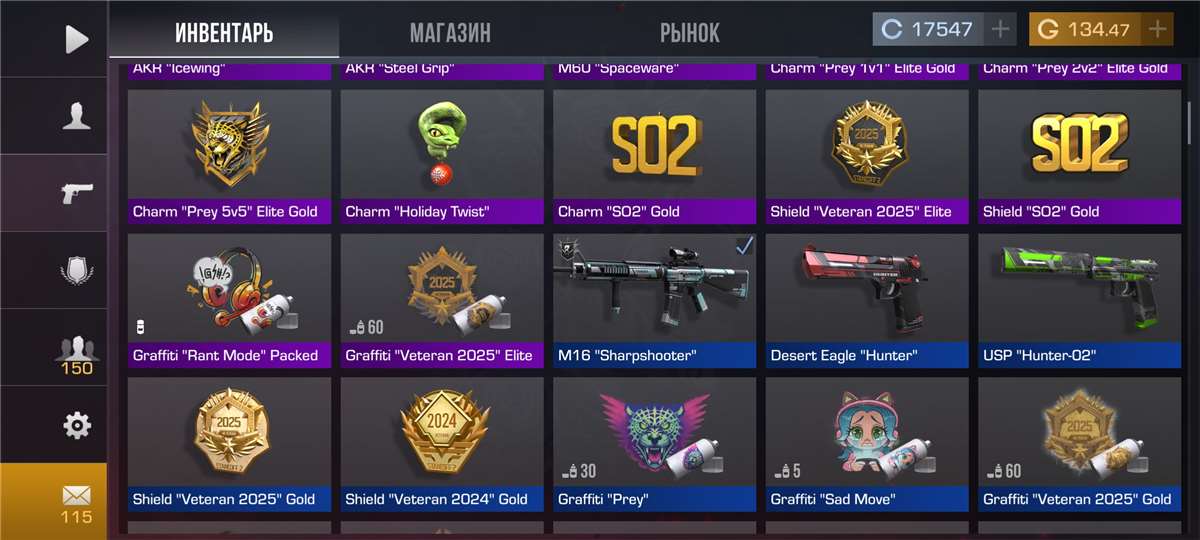1200x540 pixels.
Task: Select the M16 "Sharpshooter" item
Action: tap(655, 300)
